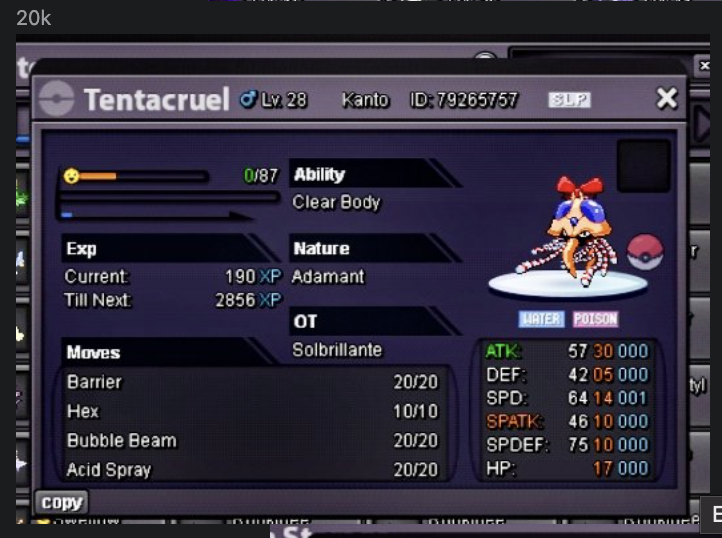
Task: Click the SLP status badge
Action: (x=569, y=100)
